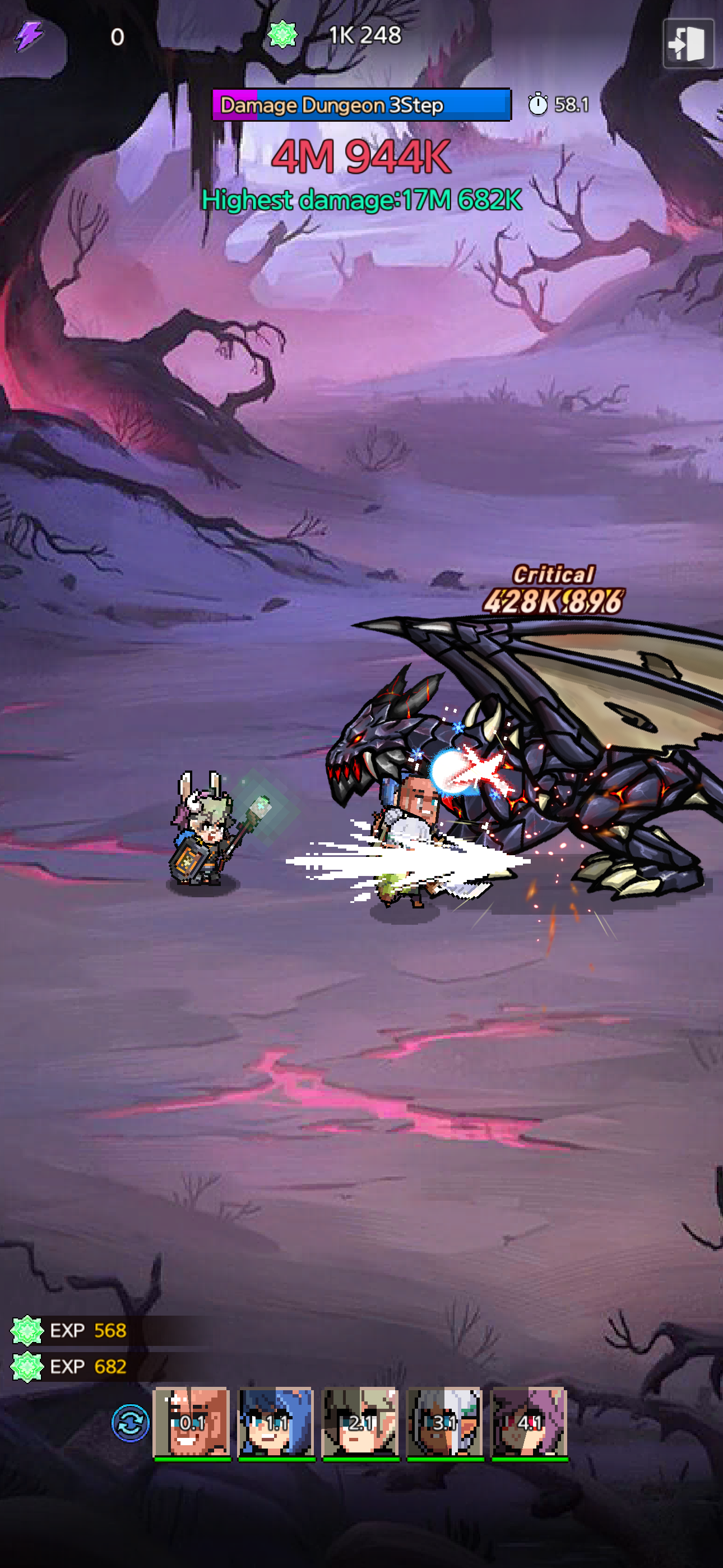Pick the white-haired dark-skinned hero portrait

[x=445, y=1422]
